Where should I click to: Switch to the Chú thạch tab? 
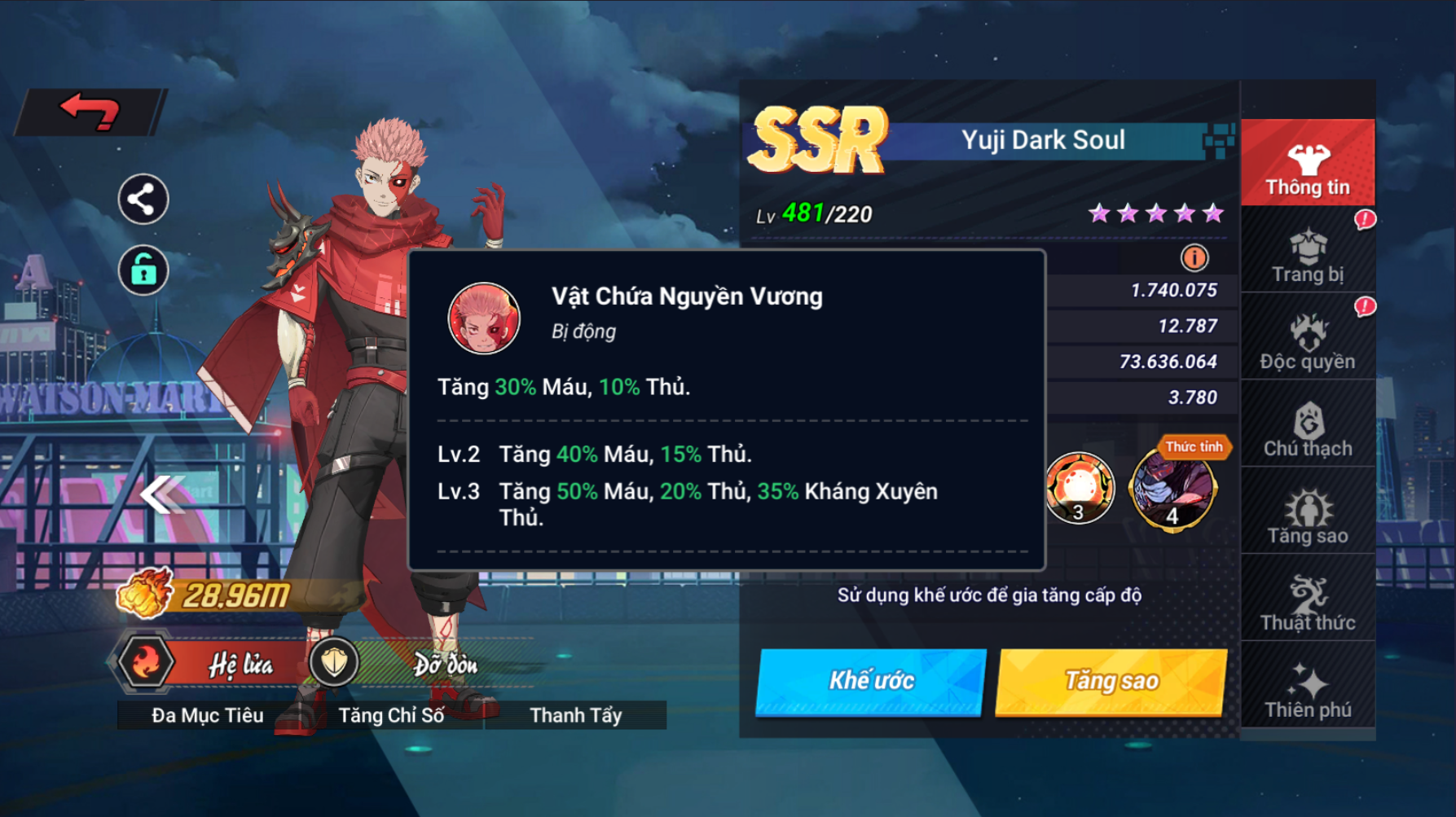tap(1308, 429)
